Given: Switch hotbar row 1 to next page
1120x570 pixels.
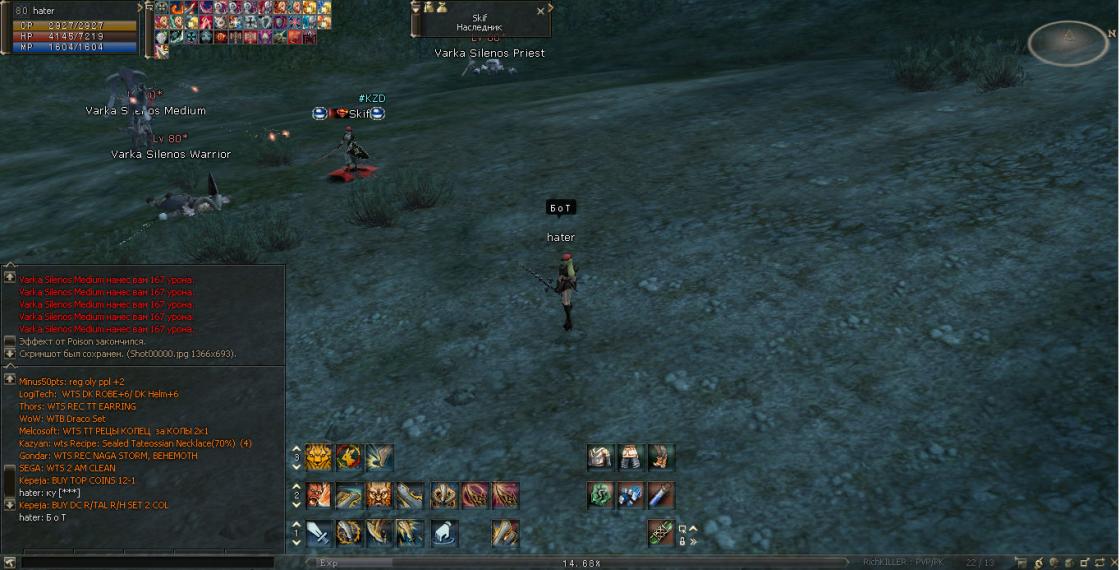Looking at the screenshot, I should click(296, 525).
